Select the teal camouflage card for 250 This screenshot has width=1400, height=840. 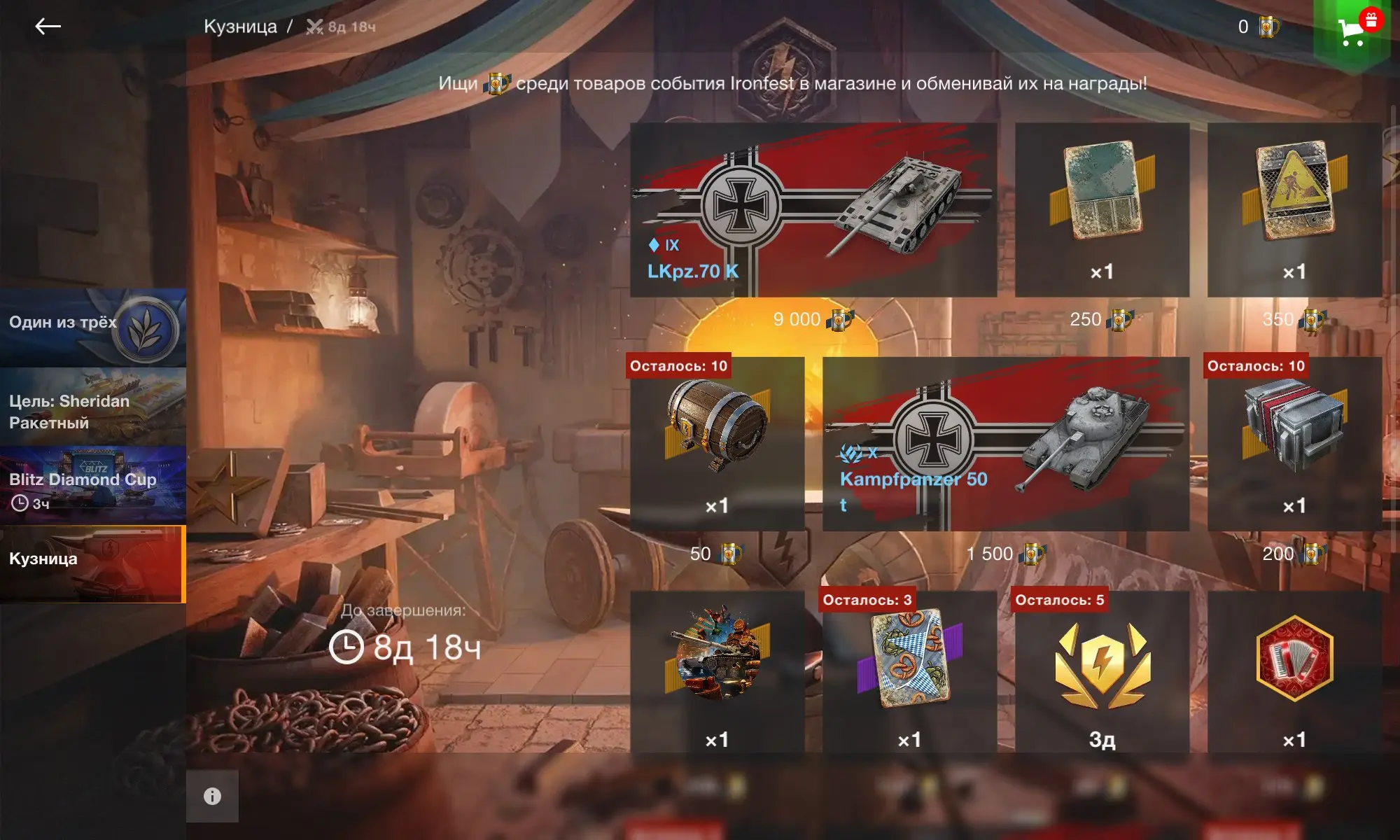(x=1102, y=210)
